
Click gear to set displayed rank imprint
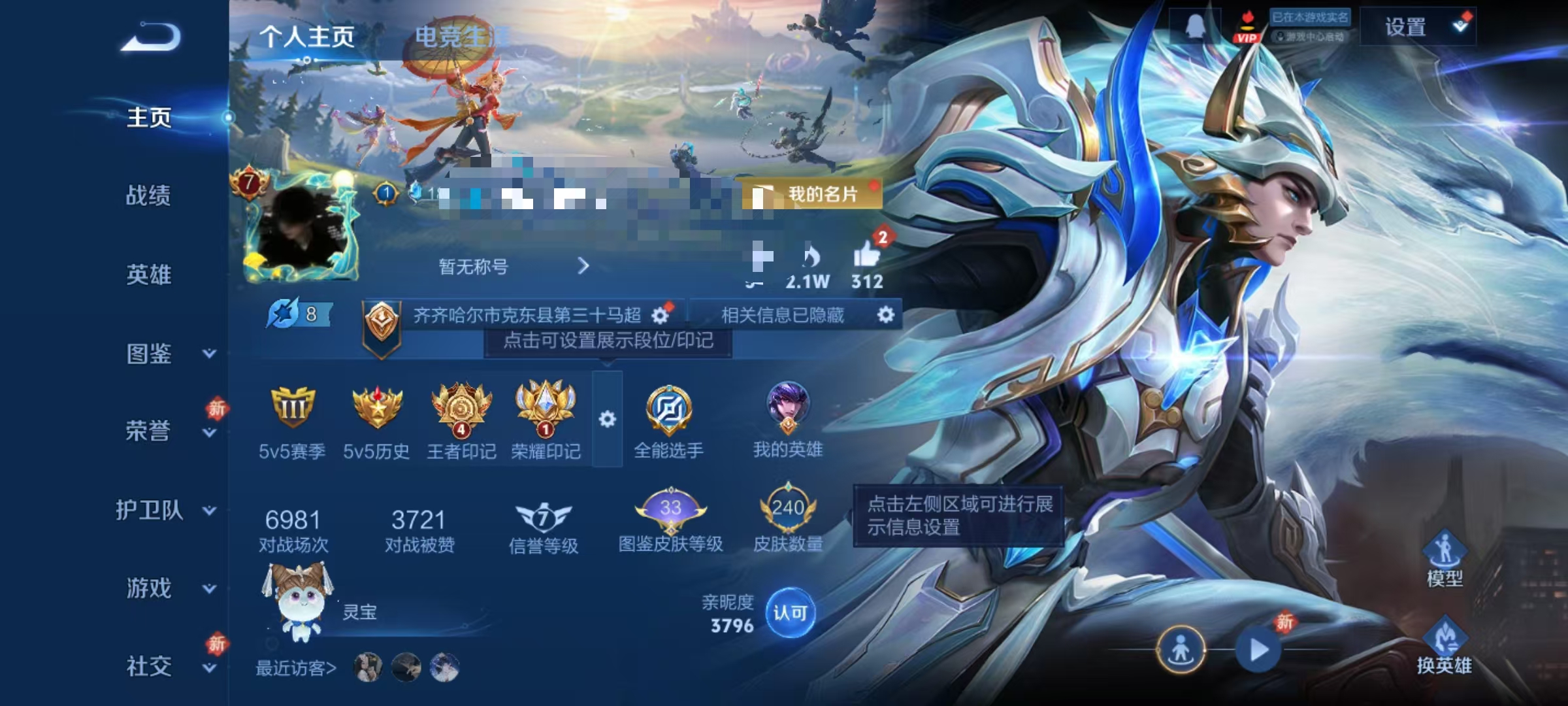tap(662, 315)
